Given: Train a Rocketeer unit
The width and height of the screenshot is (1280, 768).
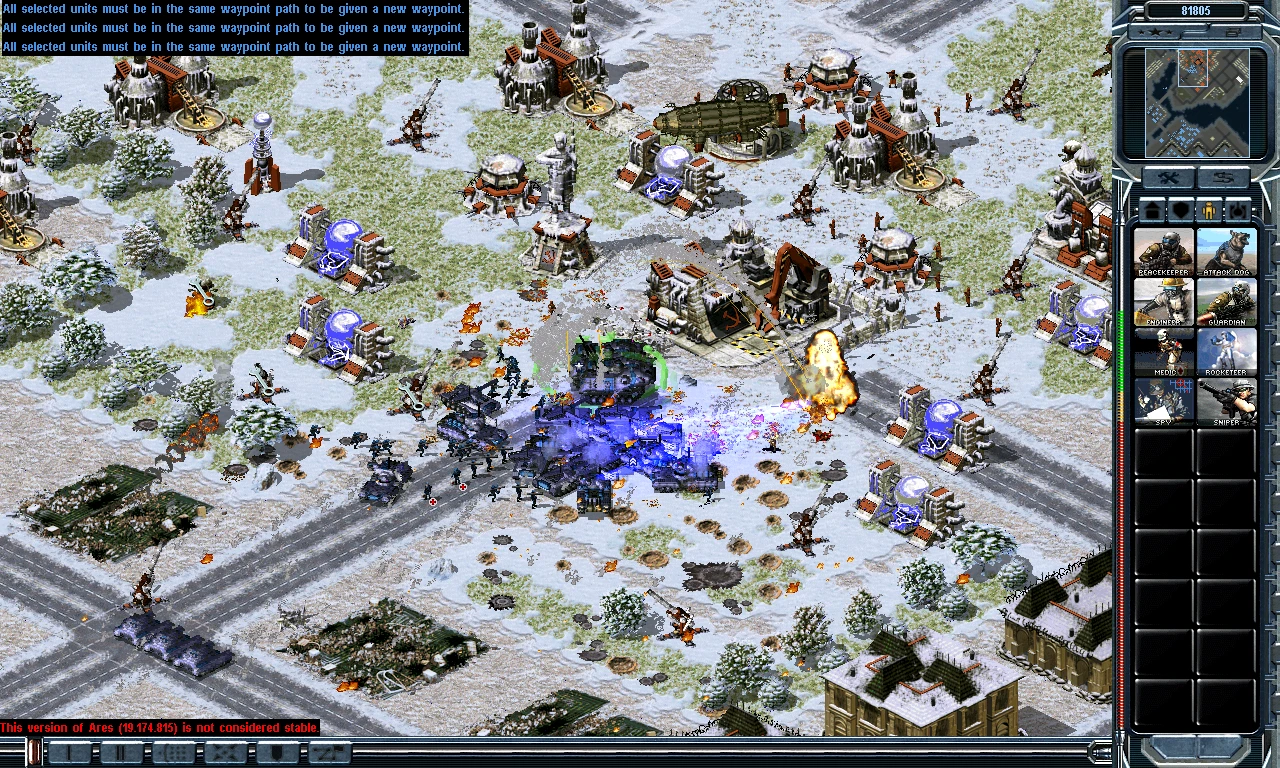Looking at the screenshot, I should (x=1226, y=351).
